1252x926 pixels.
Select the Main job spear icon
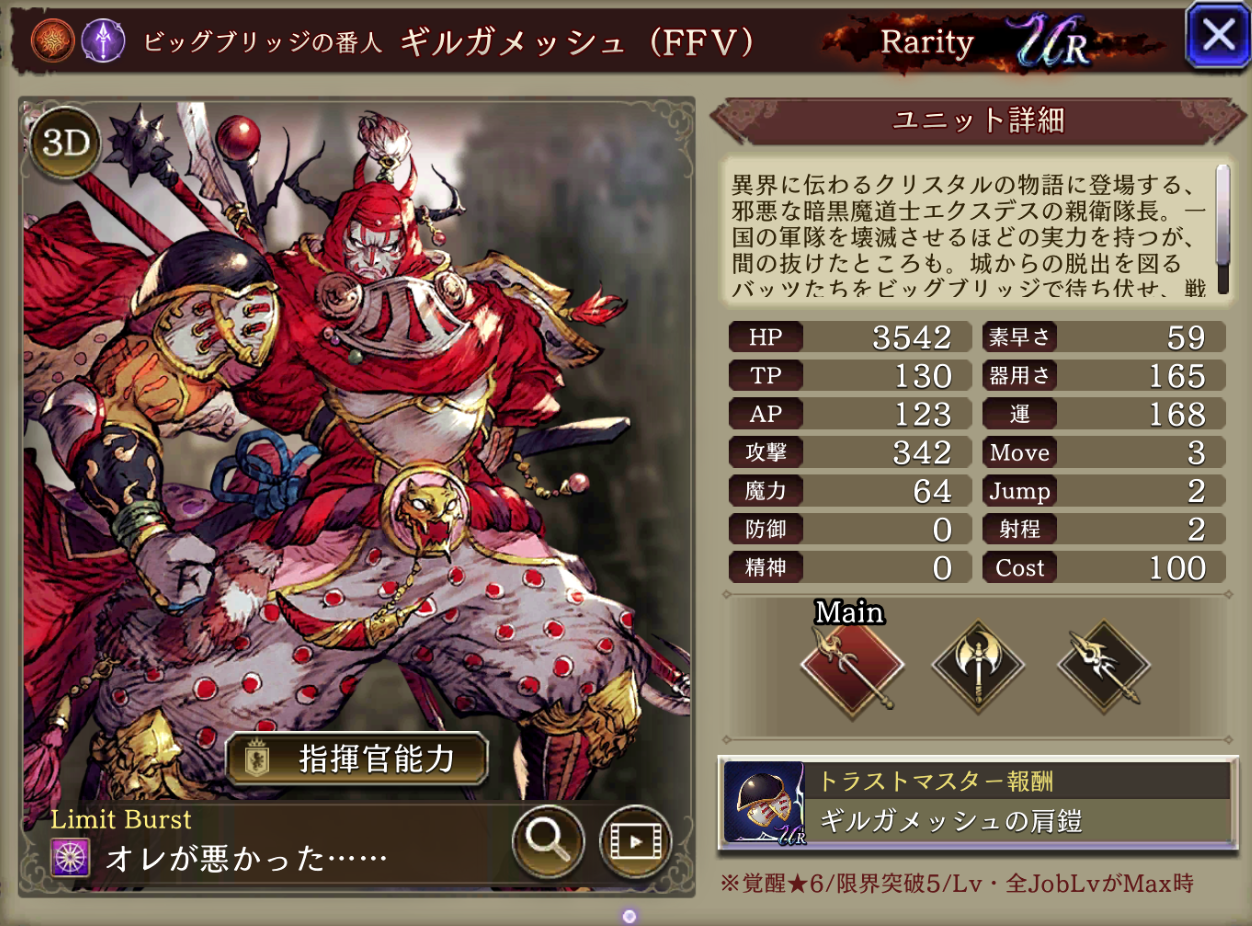[852, 664]
